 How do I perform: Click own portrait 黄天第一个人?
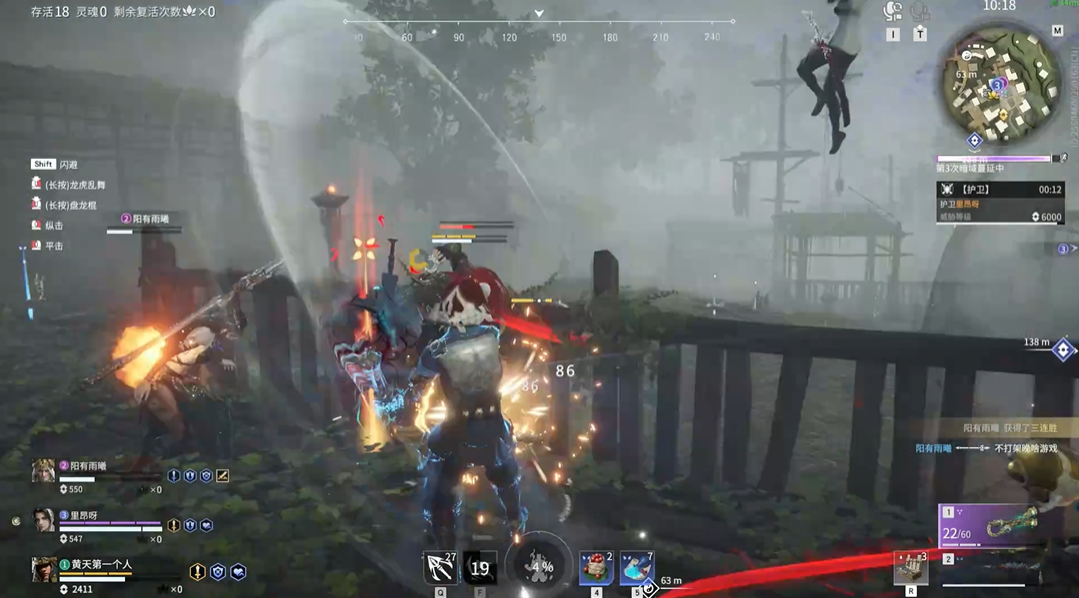(x=43, y=570)
